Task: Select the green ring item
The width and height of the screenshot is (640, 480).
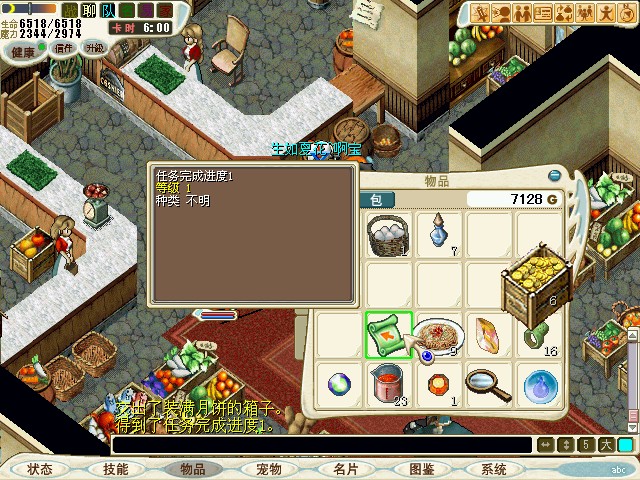Action: point(537,334)
